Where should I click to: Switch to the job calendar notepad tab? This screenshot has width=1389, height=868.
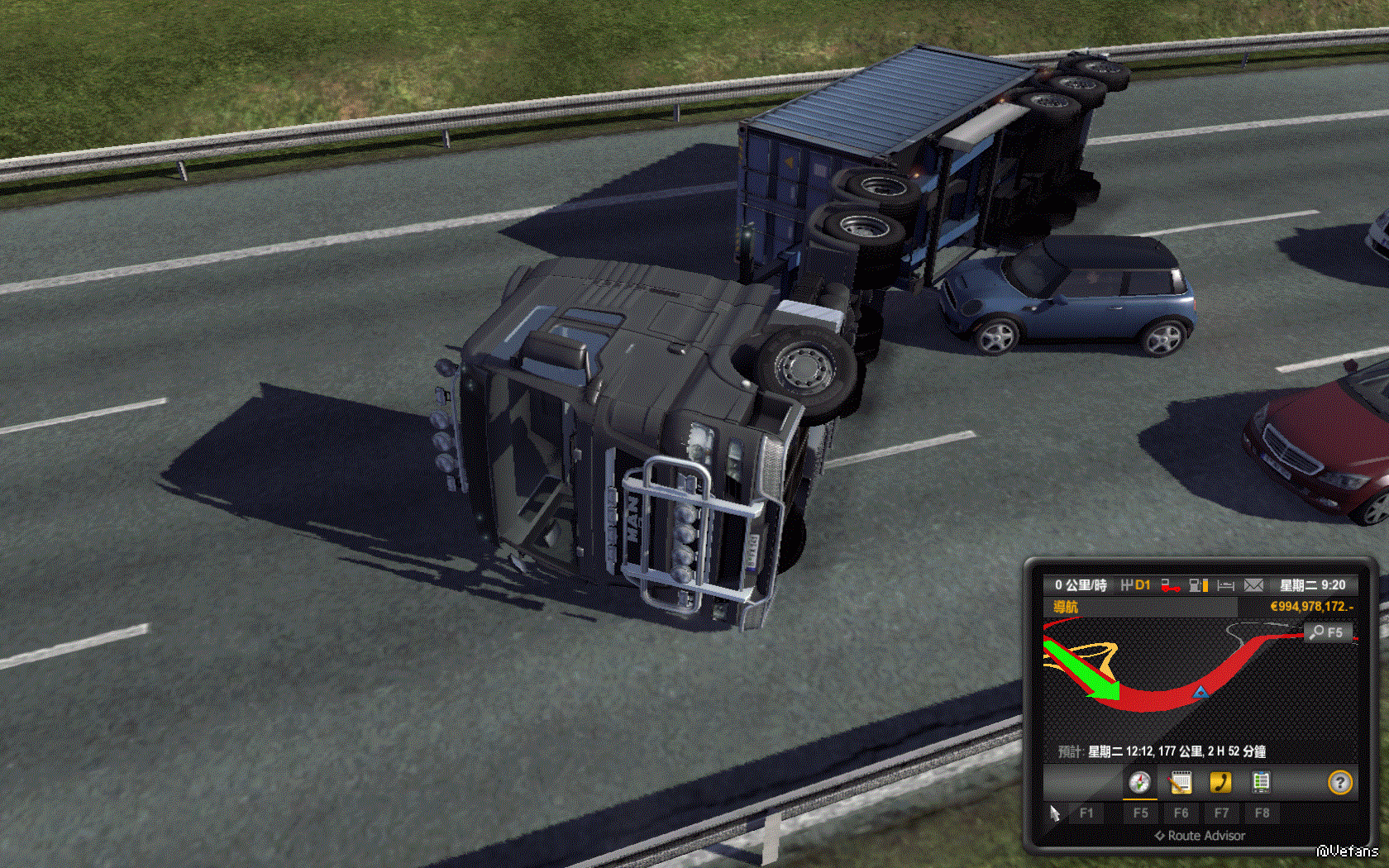1180,782
